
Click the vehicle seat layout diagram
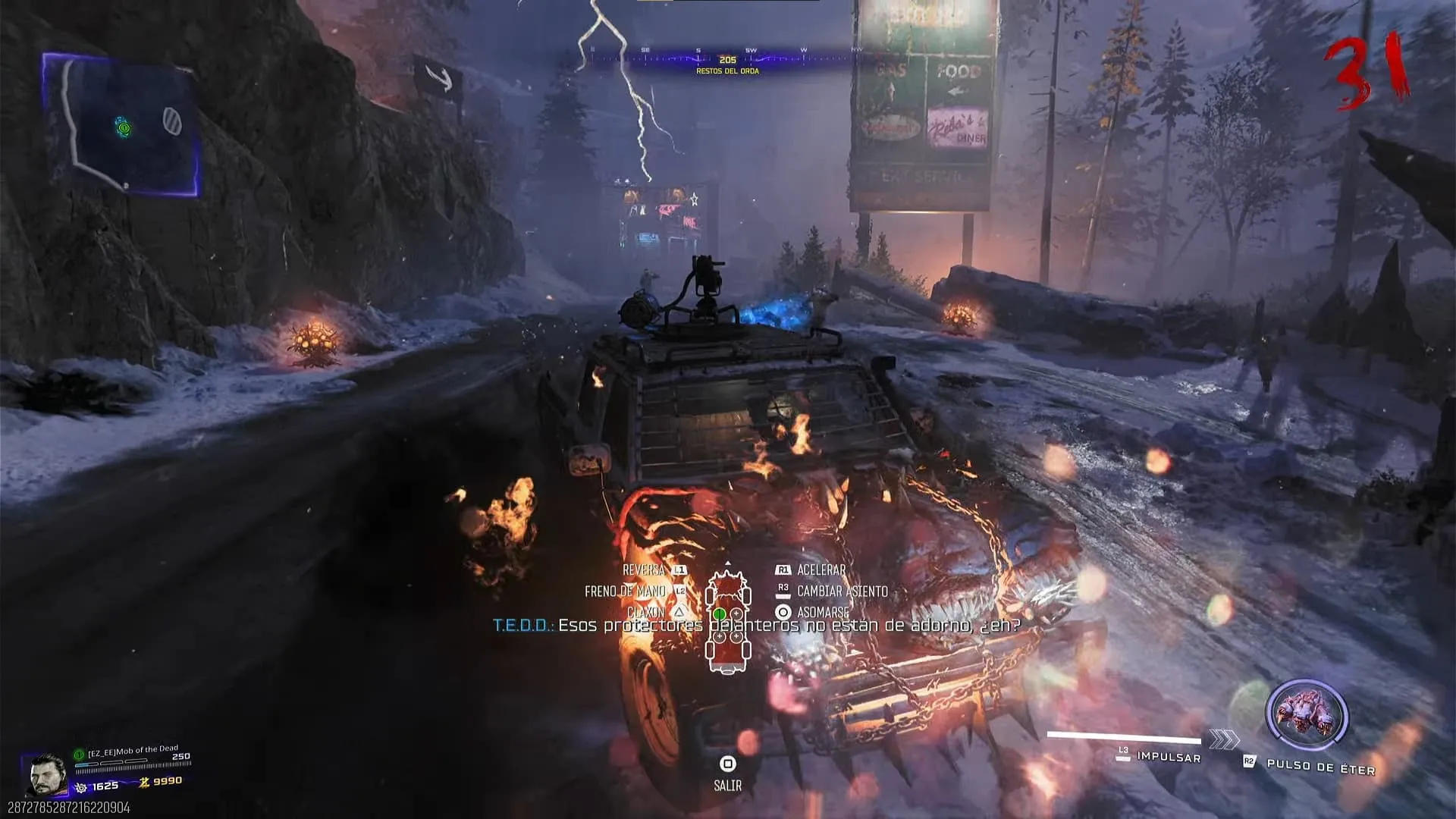pos(728,619)
